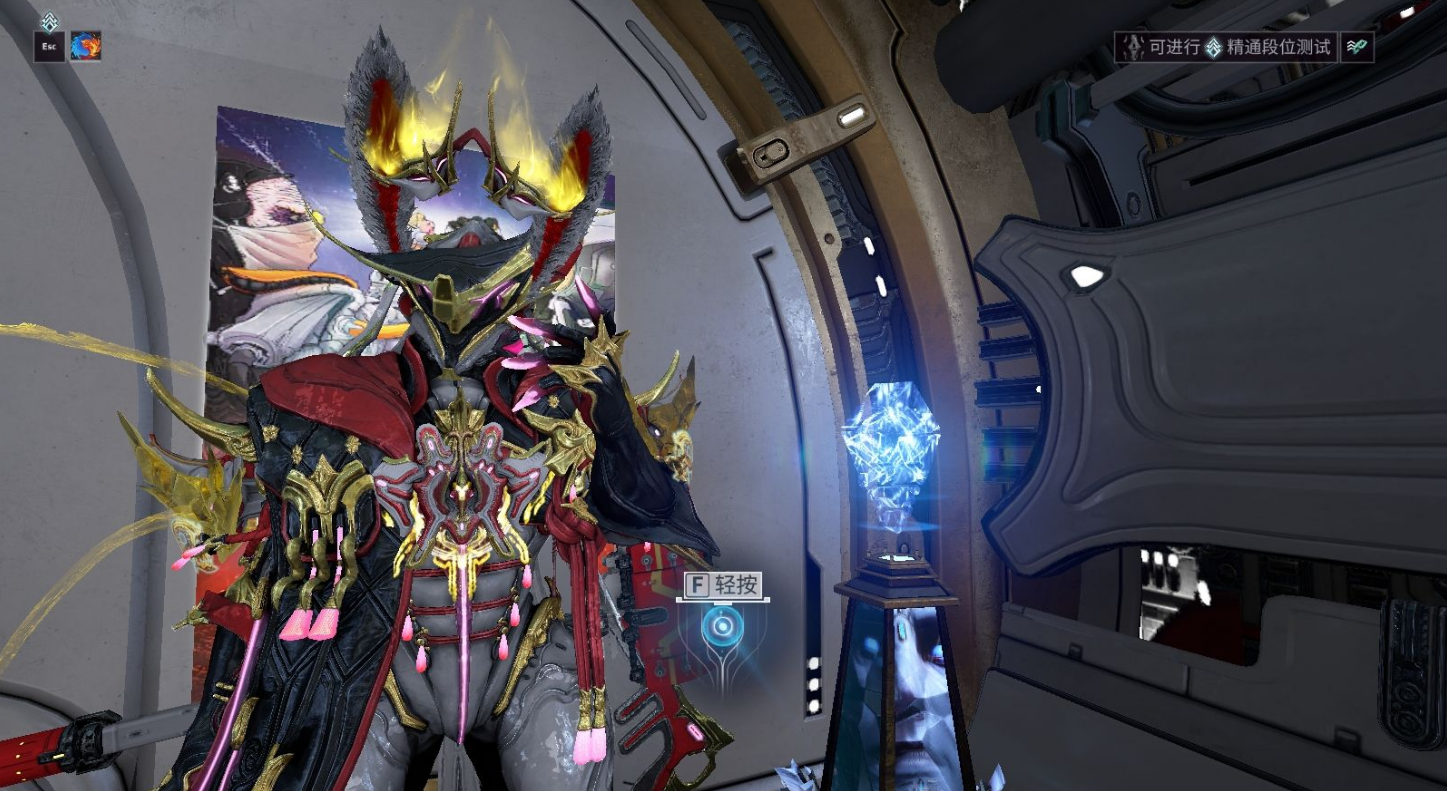Image resolution: width=1447 pixels, height=791 pixels.
Task: Open the 精通段位测试 mastery rank test notification
Action: coord(1227,47)
